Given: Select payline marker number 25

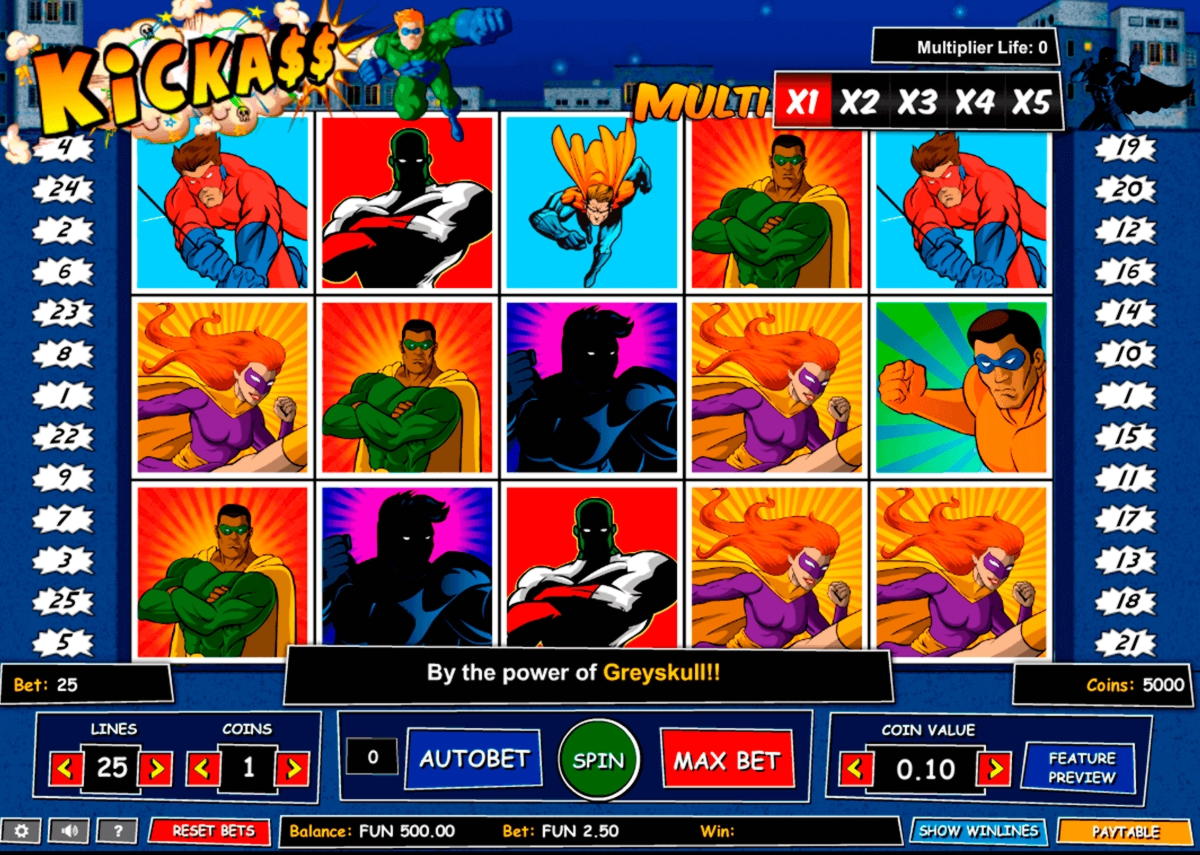Looking at the screenshot, I should (x=63, y=601).
